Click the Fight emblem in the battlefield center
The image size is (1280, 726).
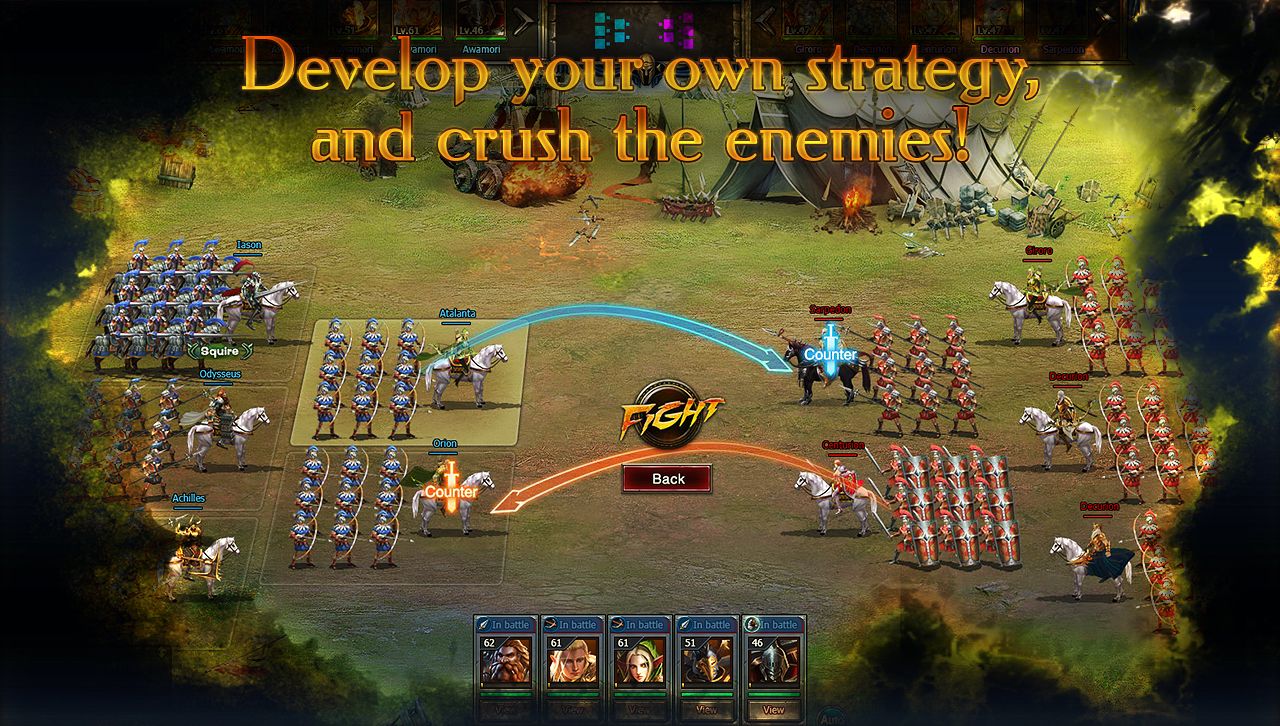pyautogui.click(x=667, y=410)
